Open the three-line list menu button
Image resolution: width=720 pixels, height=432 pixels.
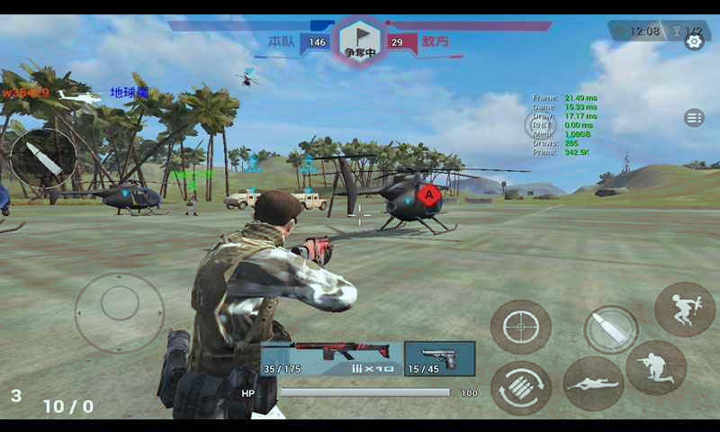click(x=694, y=118)
